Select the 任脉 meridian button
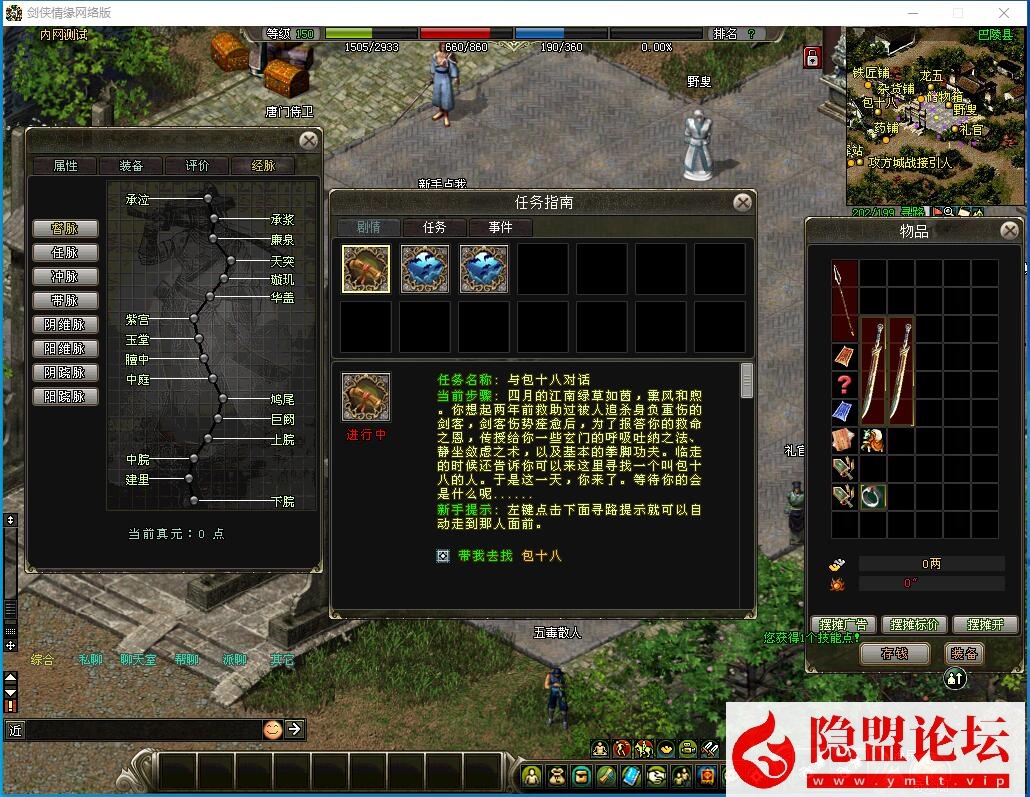Image resolution: width=1030 pixels, height=797 pixels. [65, 253]
